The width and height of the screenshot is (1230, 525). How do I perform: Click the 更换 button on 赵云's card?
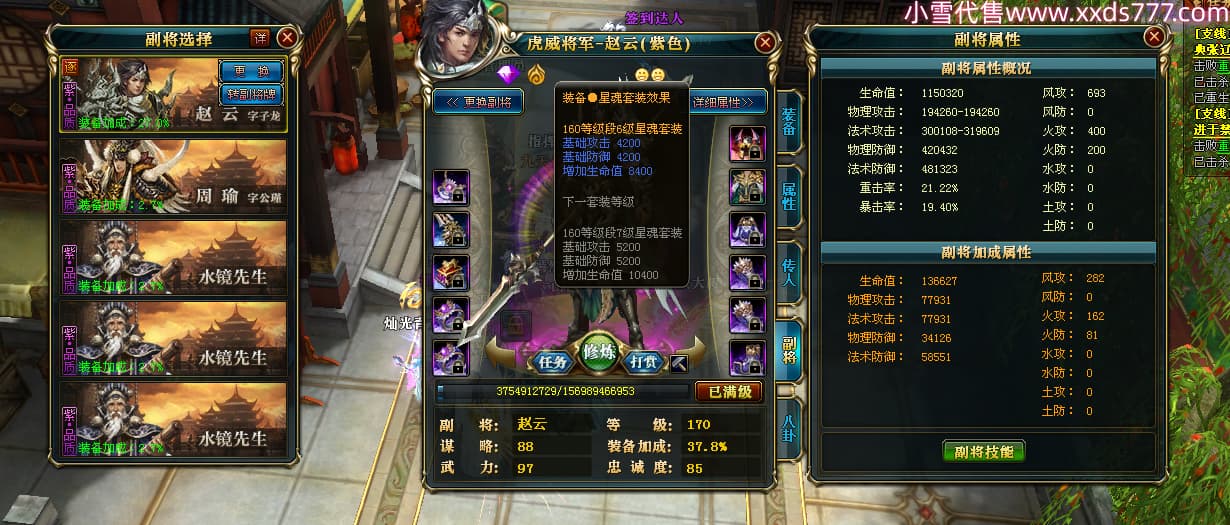click(250, 72)
